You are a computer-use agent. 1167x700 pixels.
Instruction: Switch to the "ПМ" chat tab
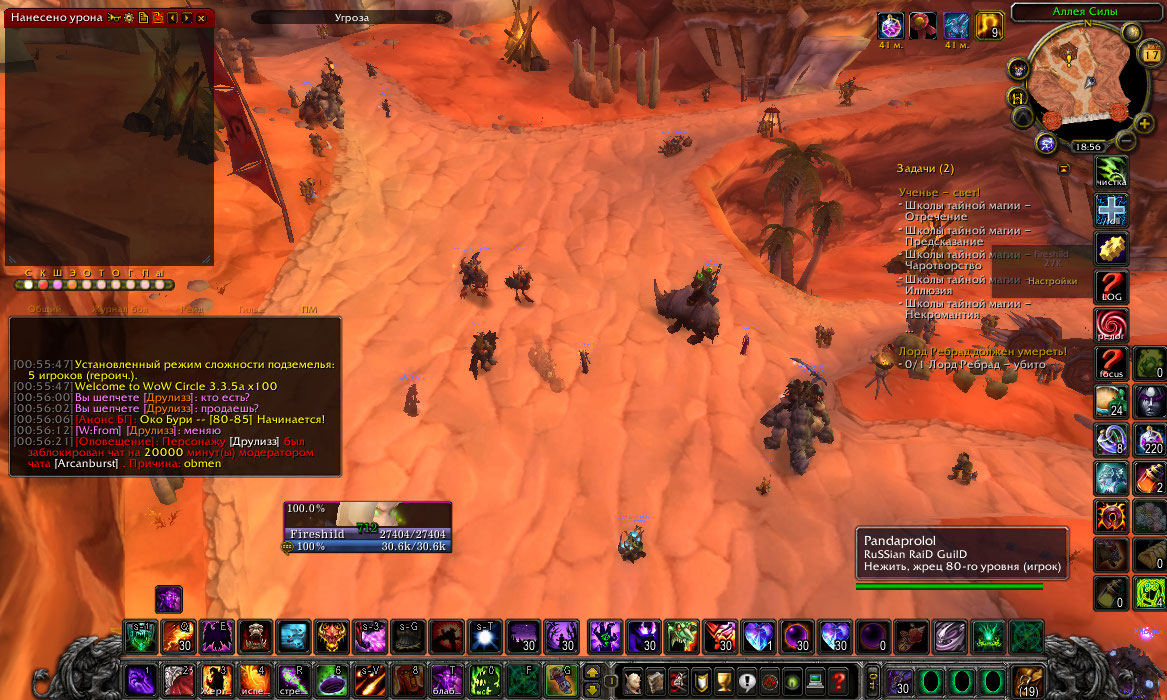point(309,310)
